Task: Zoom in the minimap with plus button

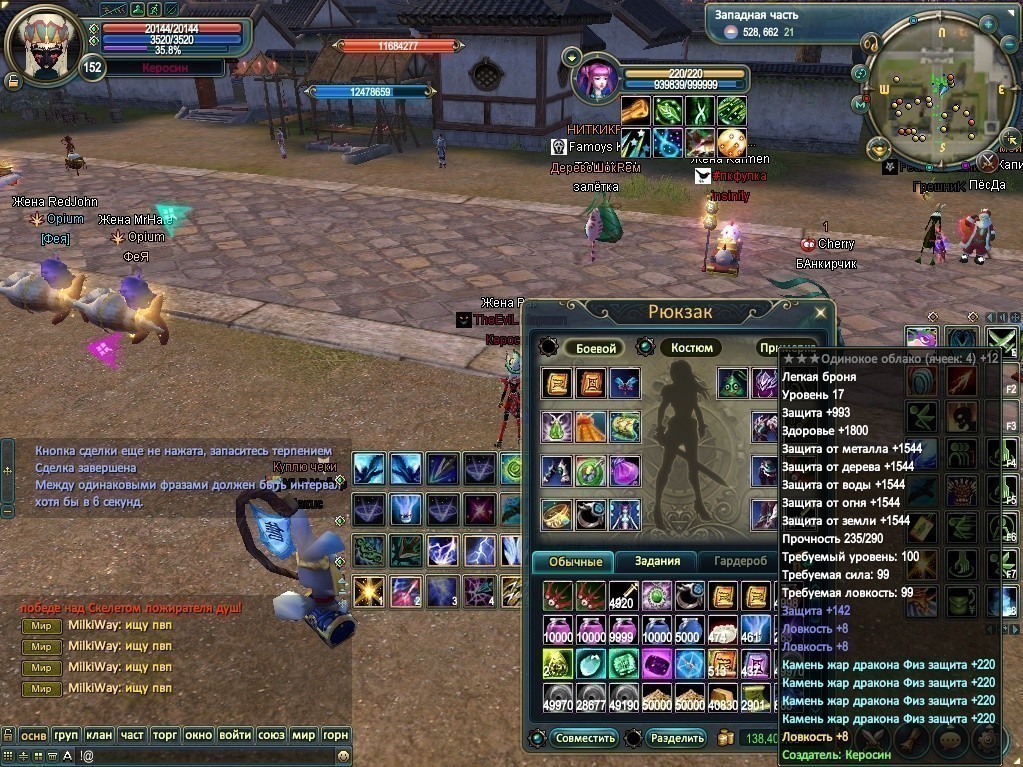Action: (987, 22)
